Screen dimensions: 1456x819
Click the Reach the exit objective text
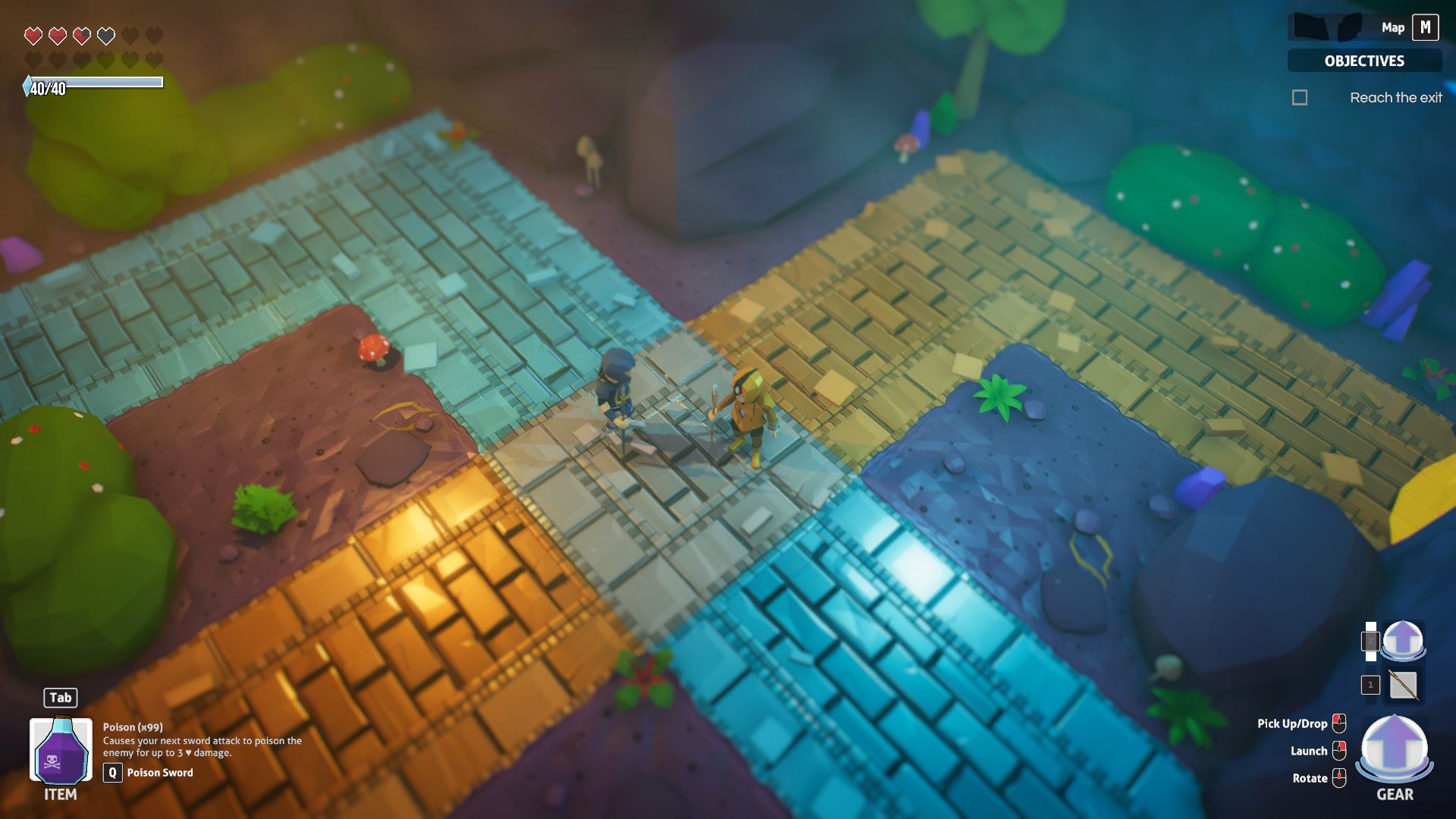coord(1397,96)
